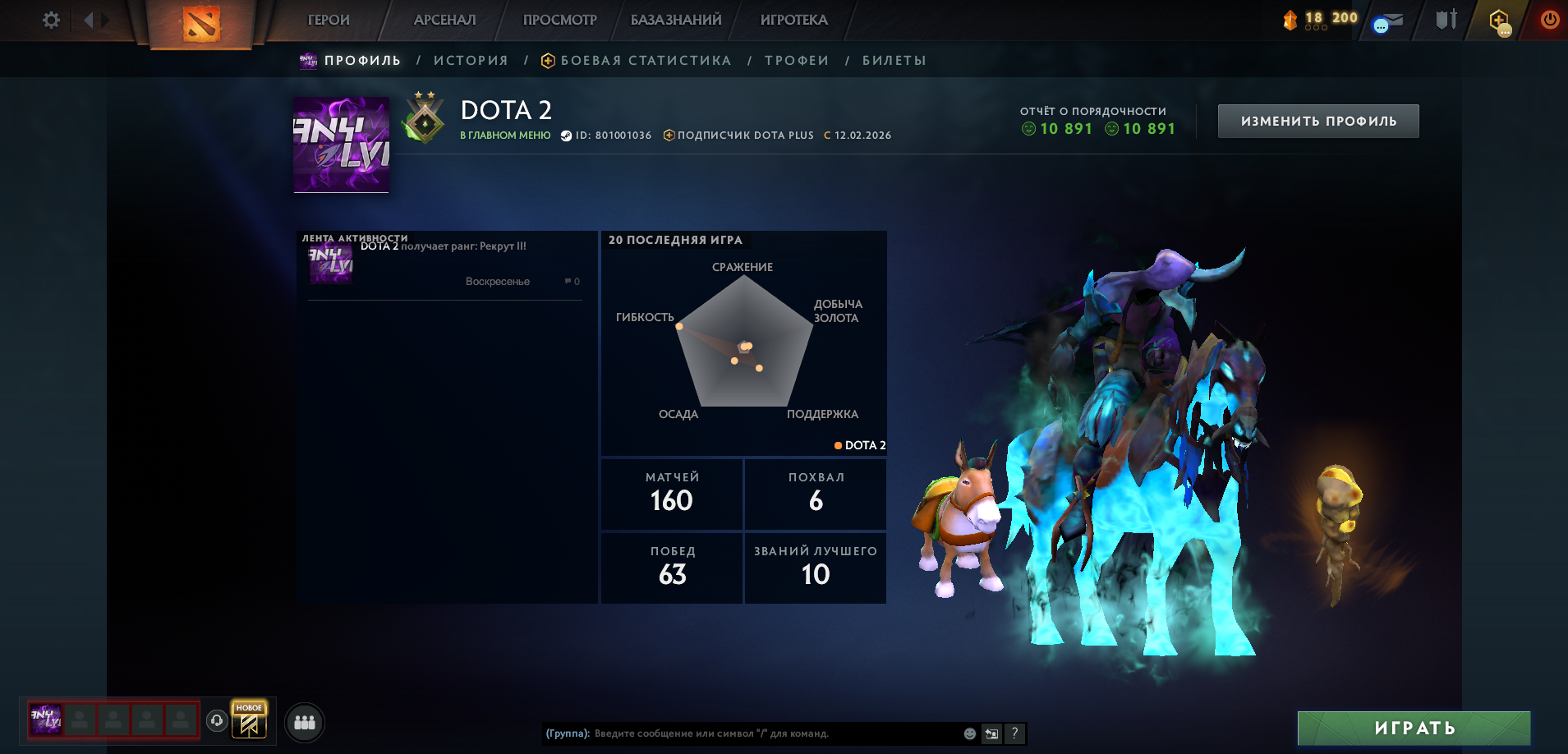Open the friends list people icon
This screenshot has height=754, width=1568.
point(303,722)
